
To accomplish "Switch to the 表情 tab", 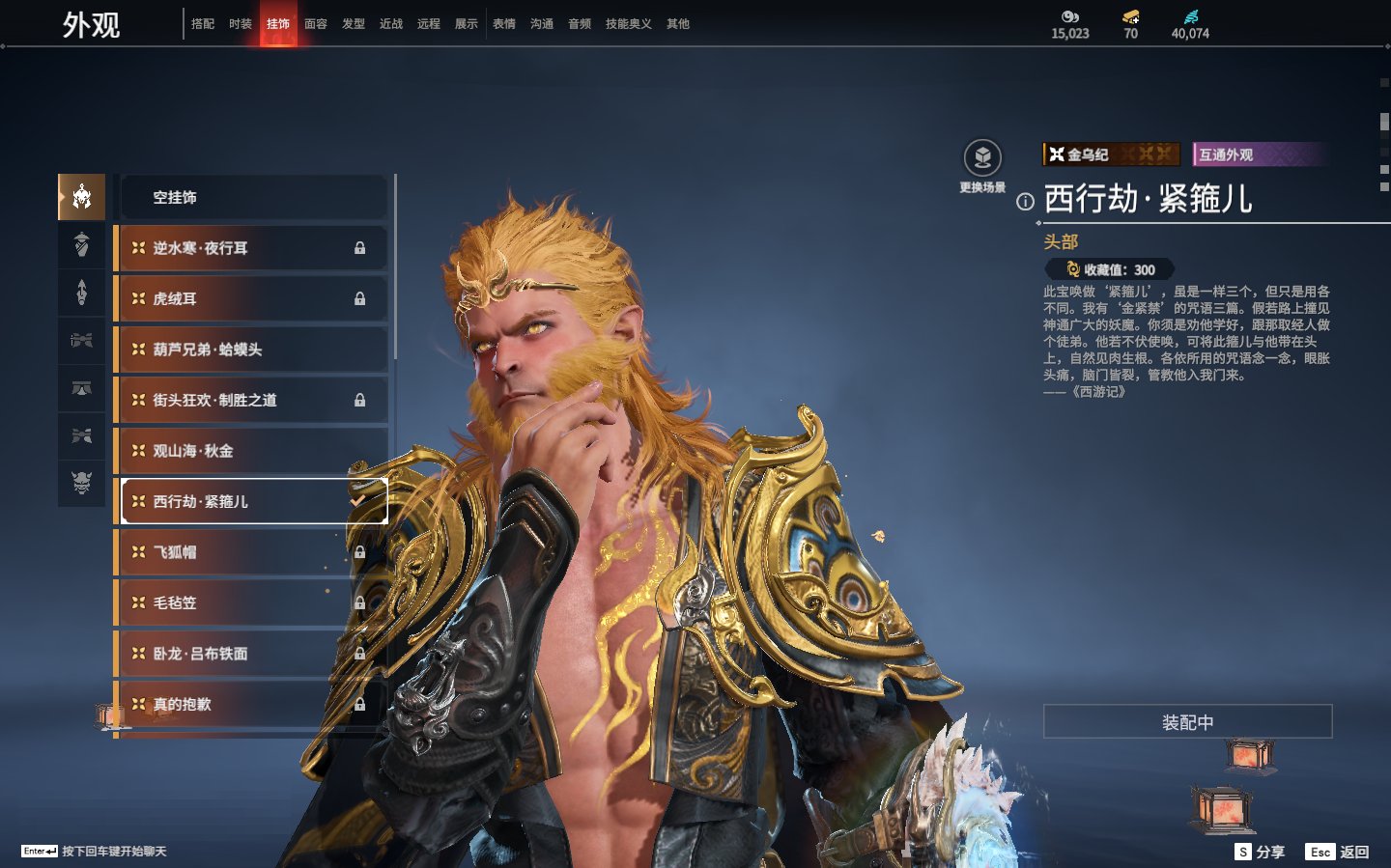I will coord(504,24).
